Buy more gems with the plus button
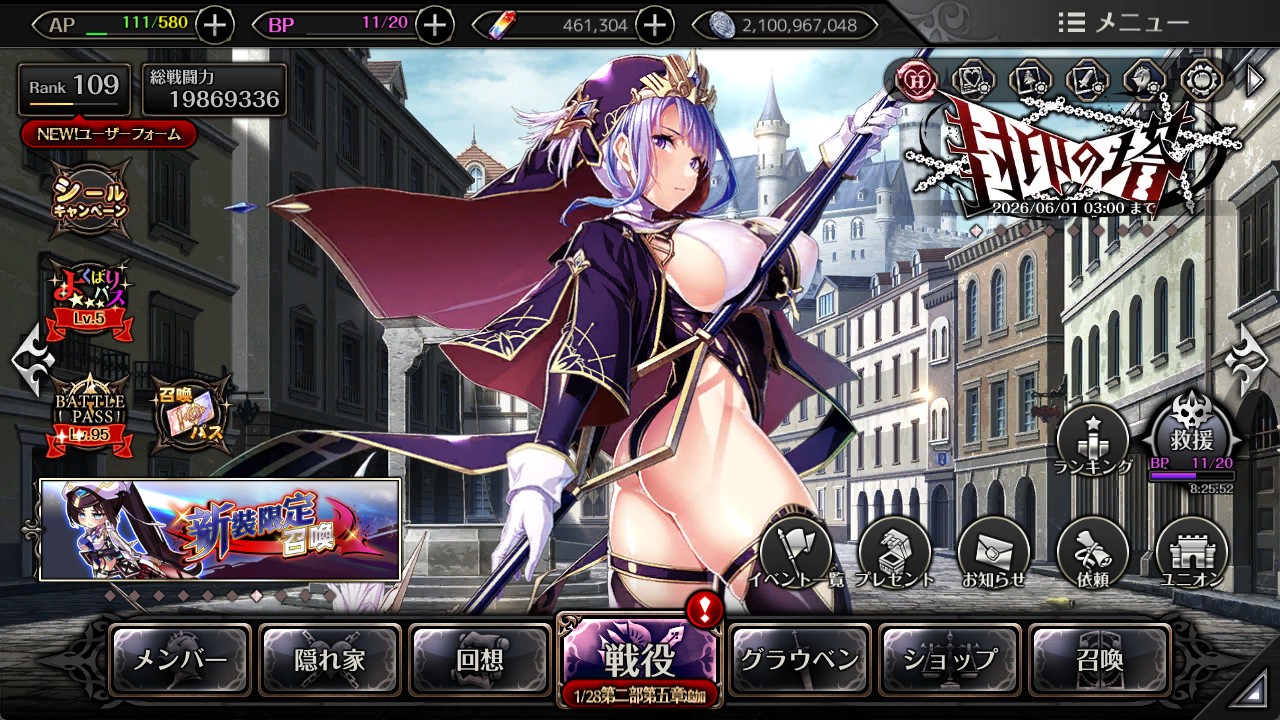This screenshot has width=1280, height=720. click(654, 24)
